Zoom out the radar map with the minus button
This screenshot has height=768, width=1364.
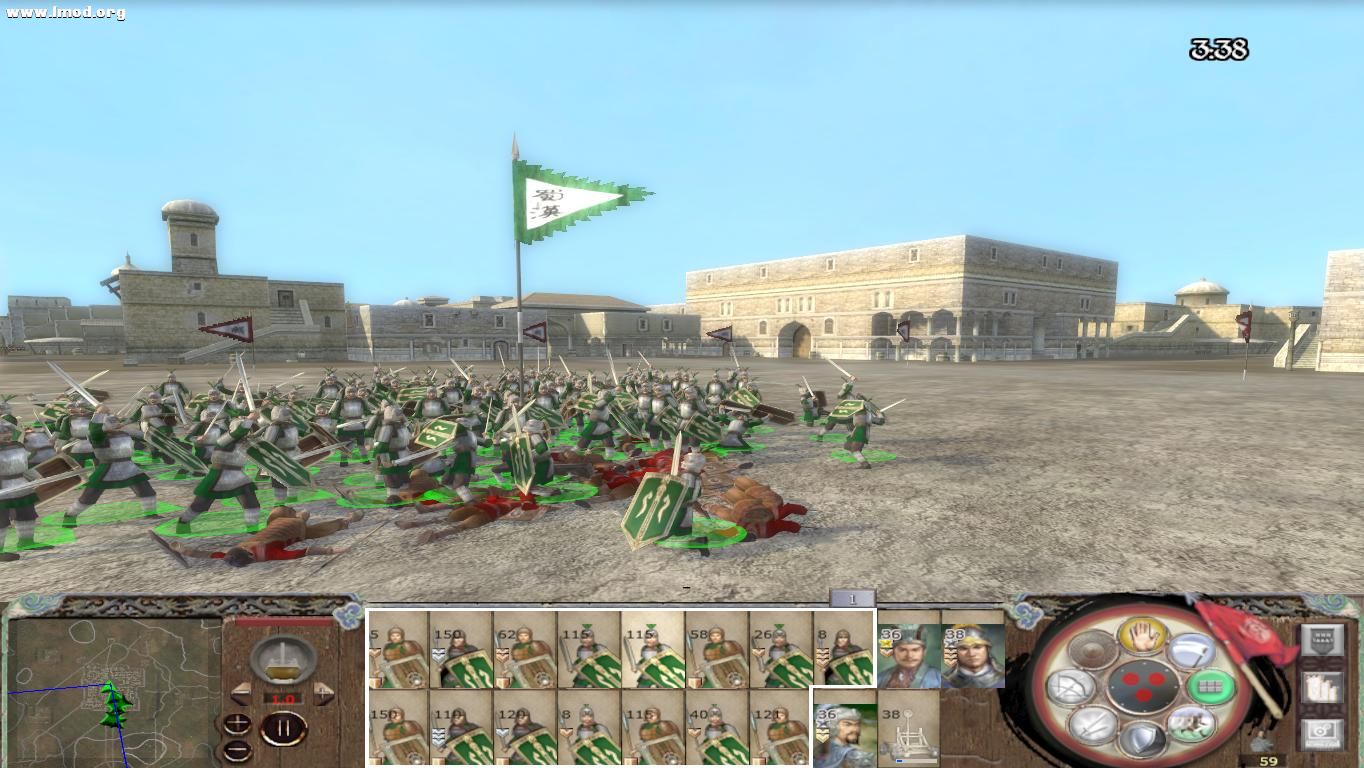pos(237,748)
